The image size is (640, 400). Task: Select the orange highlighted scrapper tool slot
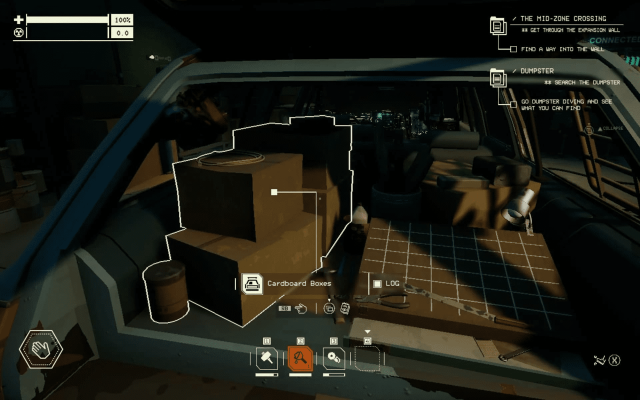tap(300, 358)
